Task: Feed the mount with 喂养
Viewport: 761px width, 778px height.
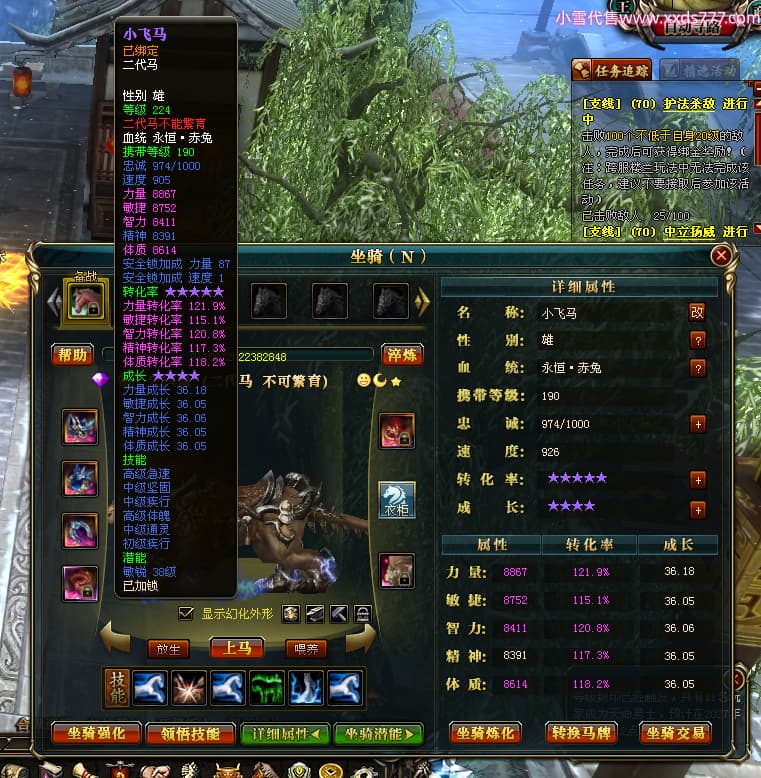Action: 306,648
